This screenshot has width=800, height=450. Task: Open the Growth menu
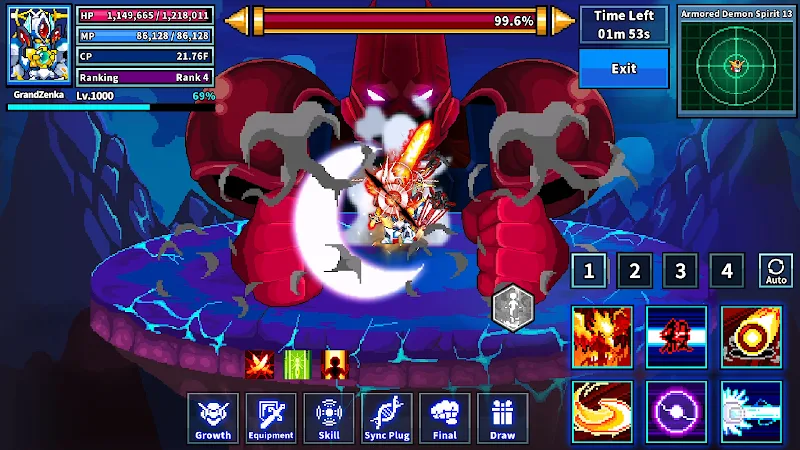click(212, 418)
